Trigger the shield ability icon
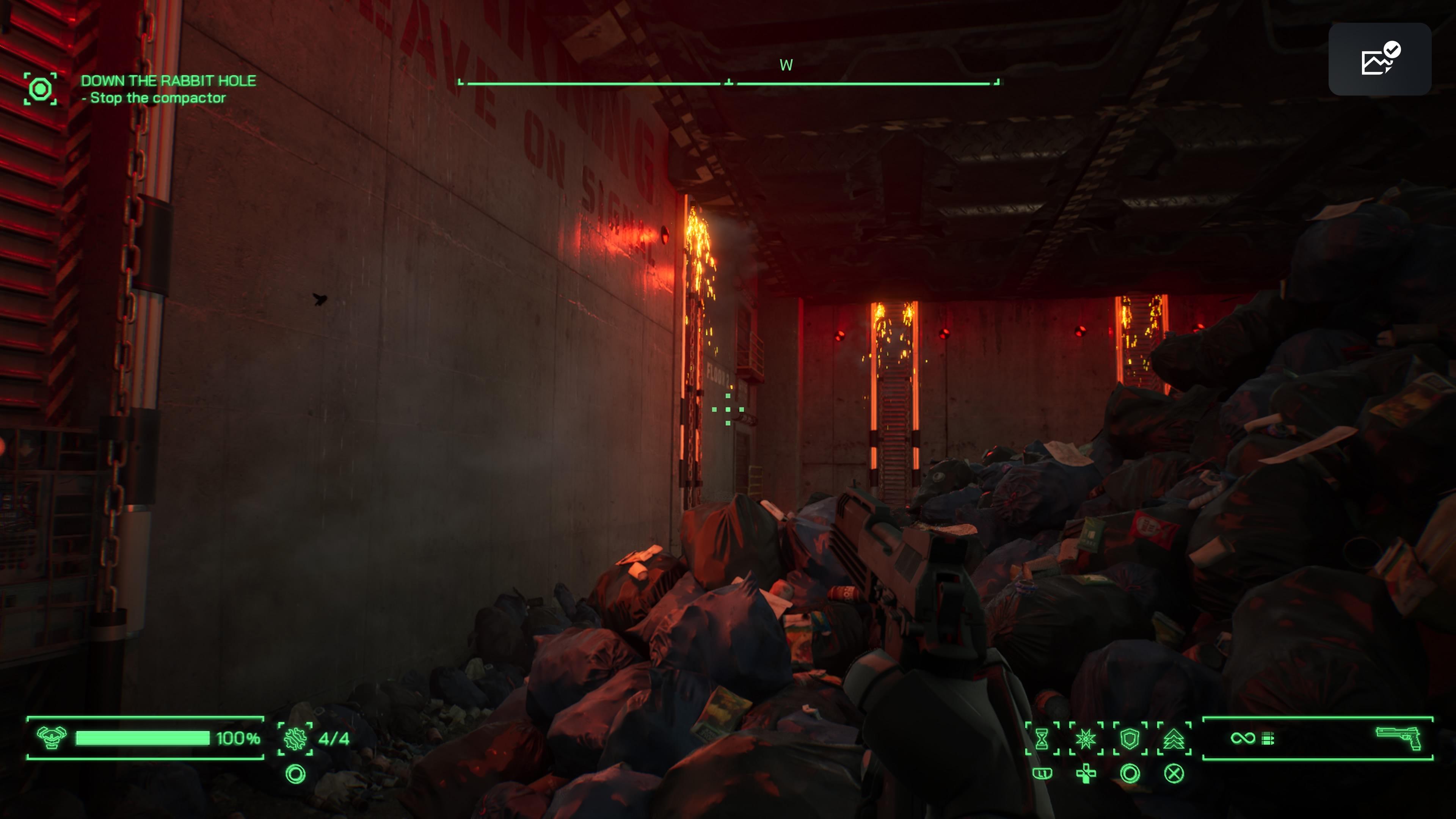 pos(1129,738)
